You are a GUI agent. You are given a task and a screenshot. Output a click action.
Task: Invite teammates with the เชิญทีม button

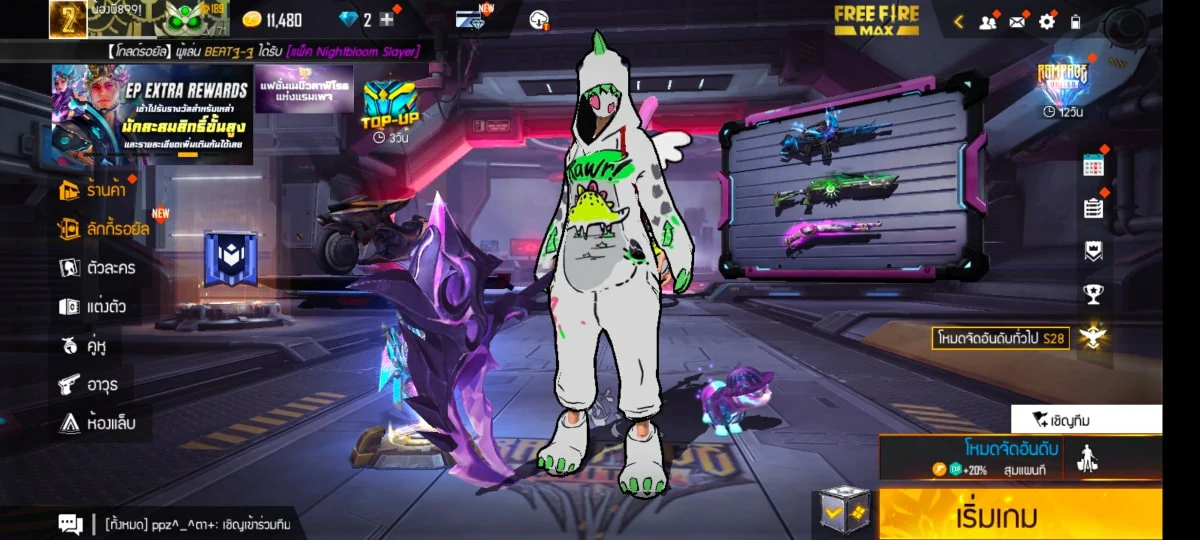1086,419
